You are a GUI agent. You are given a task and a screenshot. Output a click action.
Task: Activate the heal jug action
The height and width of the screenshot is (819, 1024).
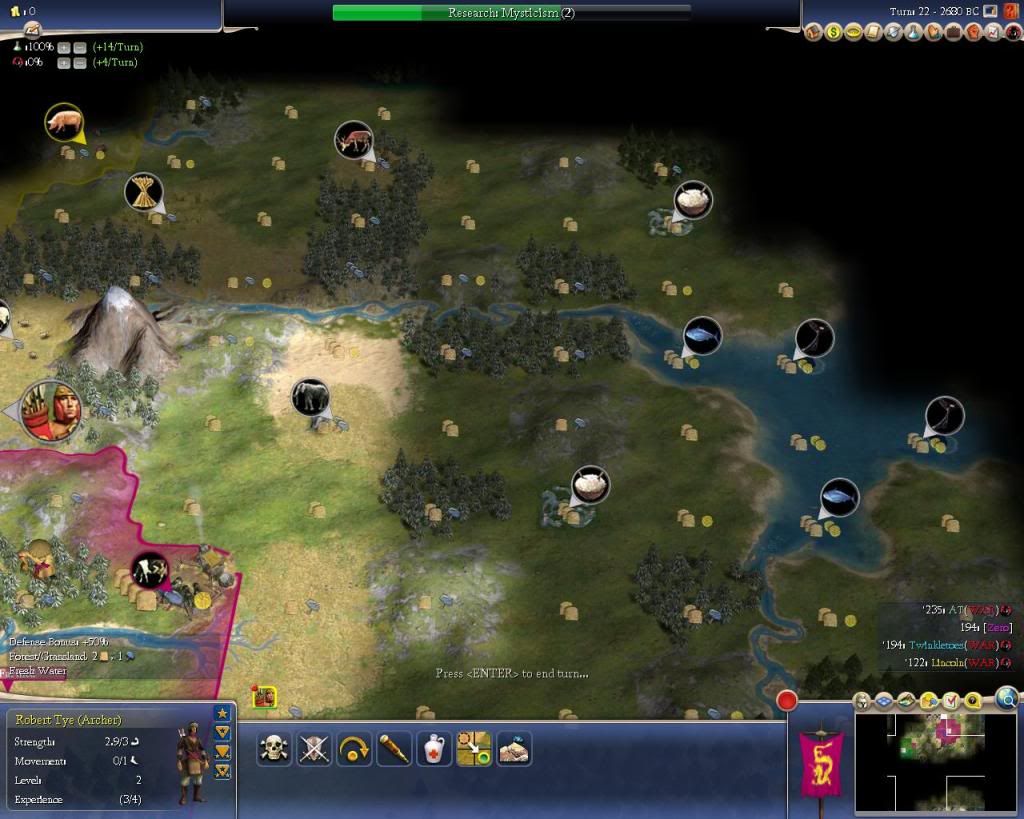tap(434, 749)
